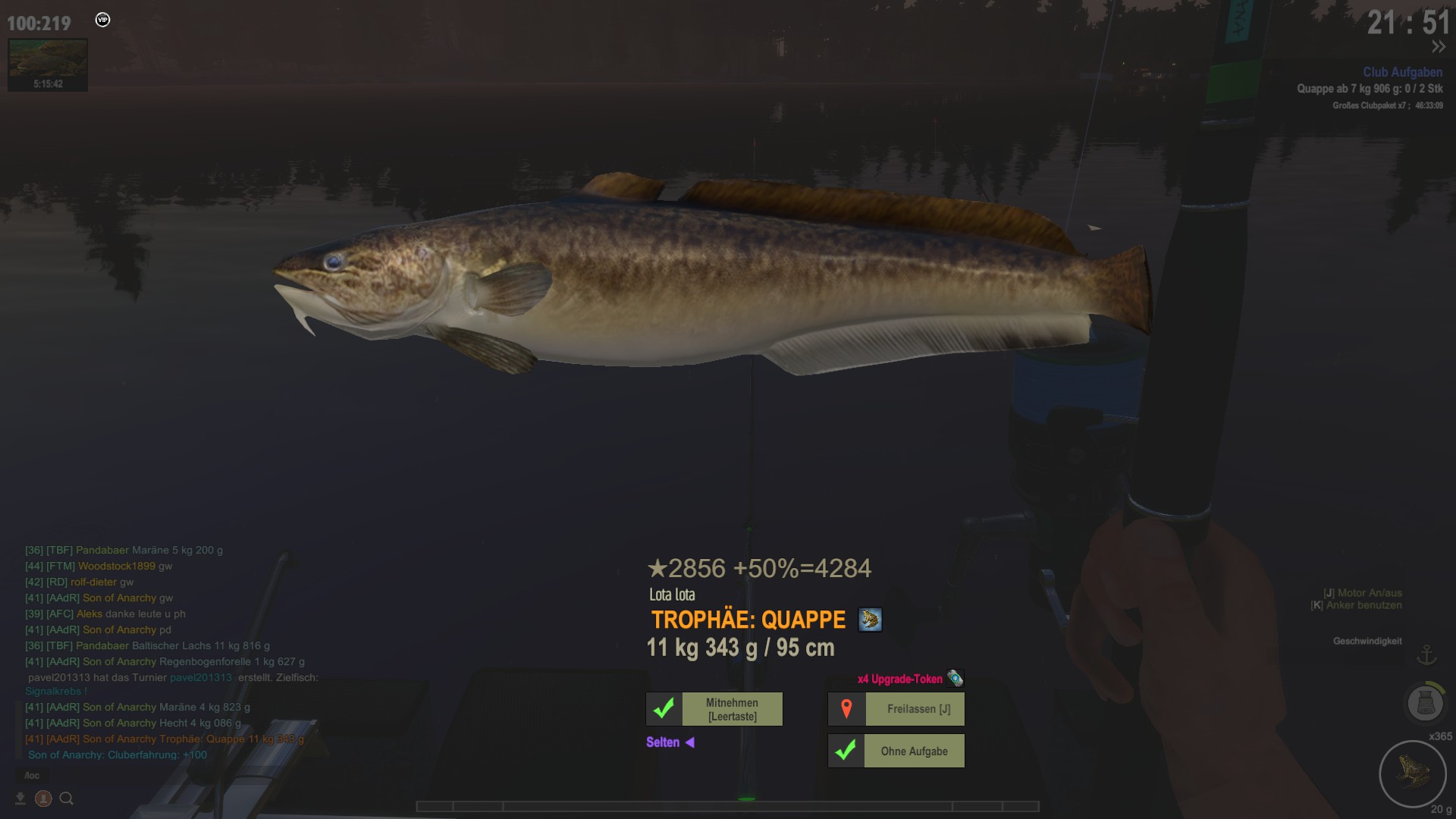Select the frog bait slot
The width and height of the screenshot is (1456, 819).
click(x=1413, y=773)
